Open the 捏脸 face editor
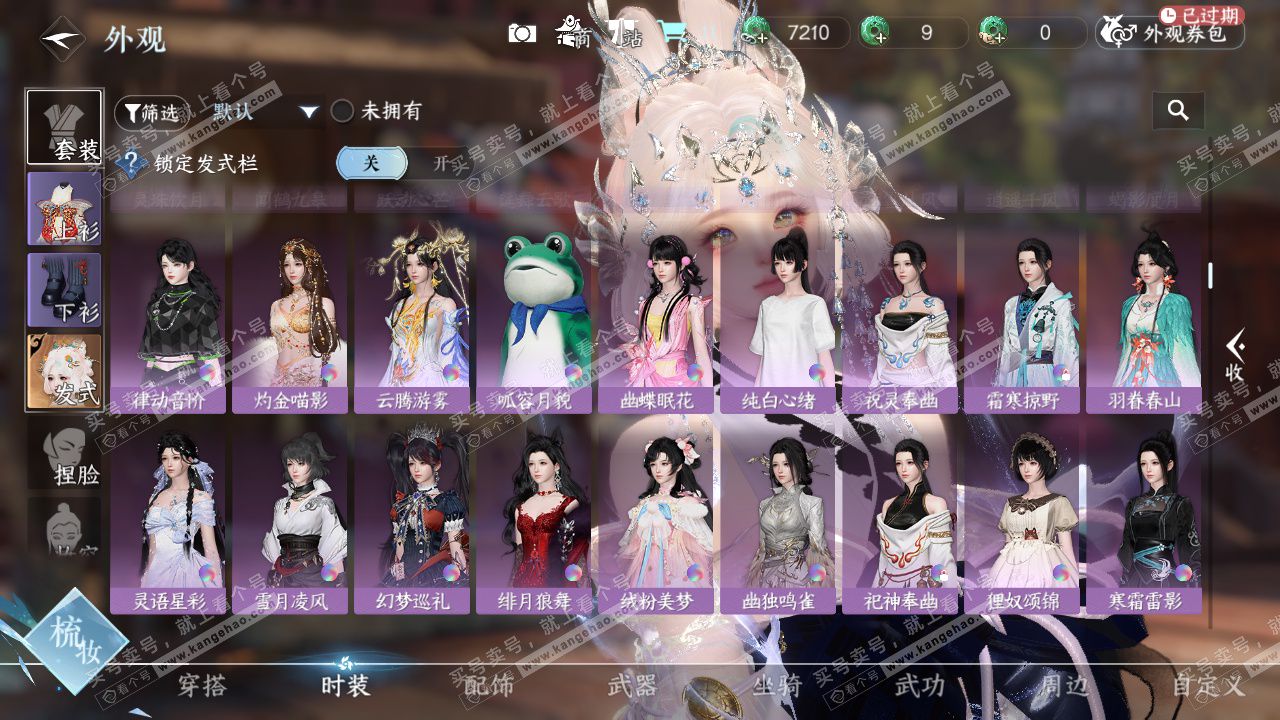The image size is (1280, 720). [64, 455]
